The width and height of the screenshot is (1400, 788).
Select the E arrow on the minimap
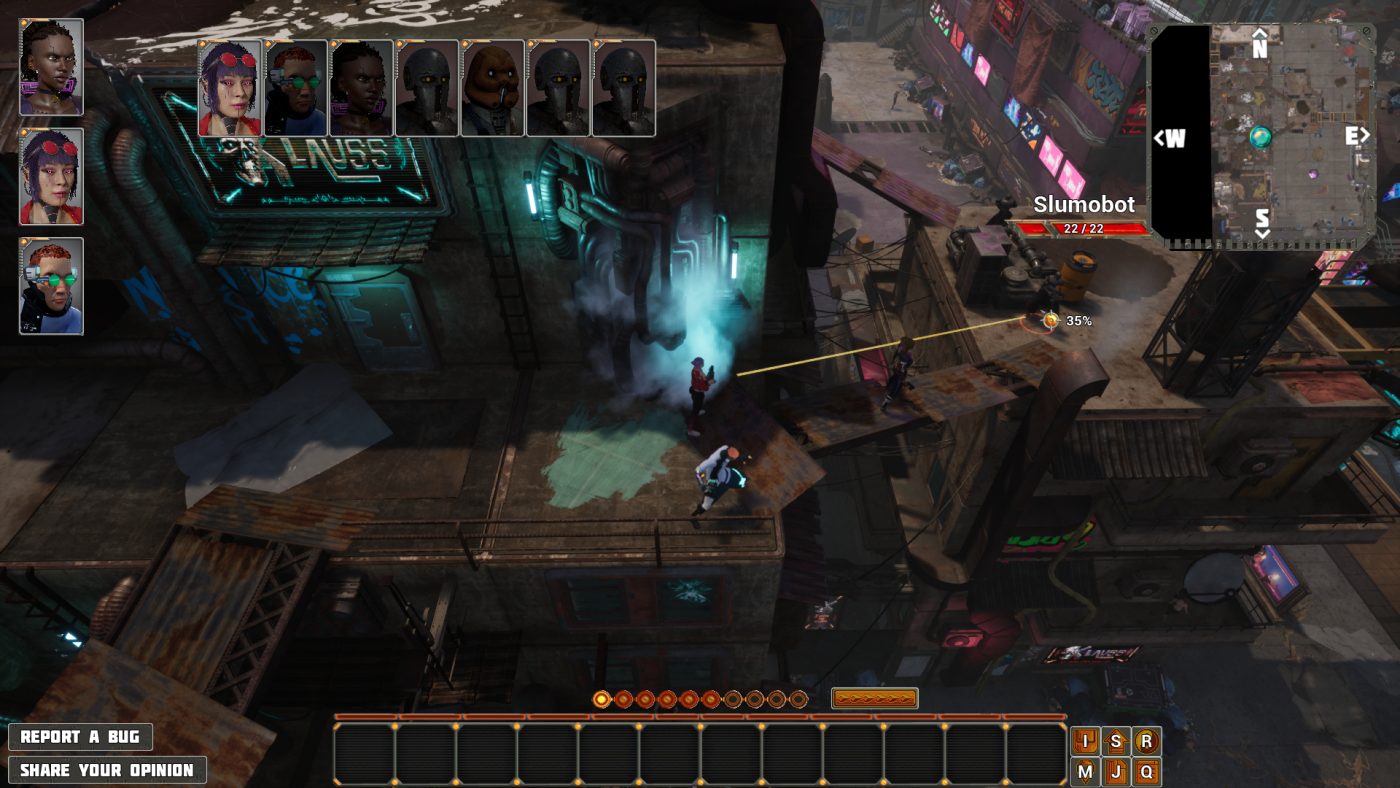tap(1356, 136)
